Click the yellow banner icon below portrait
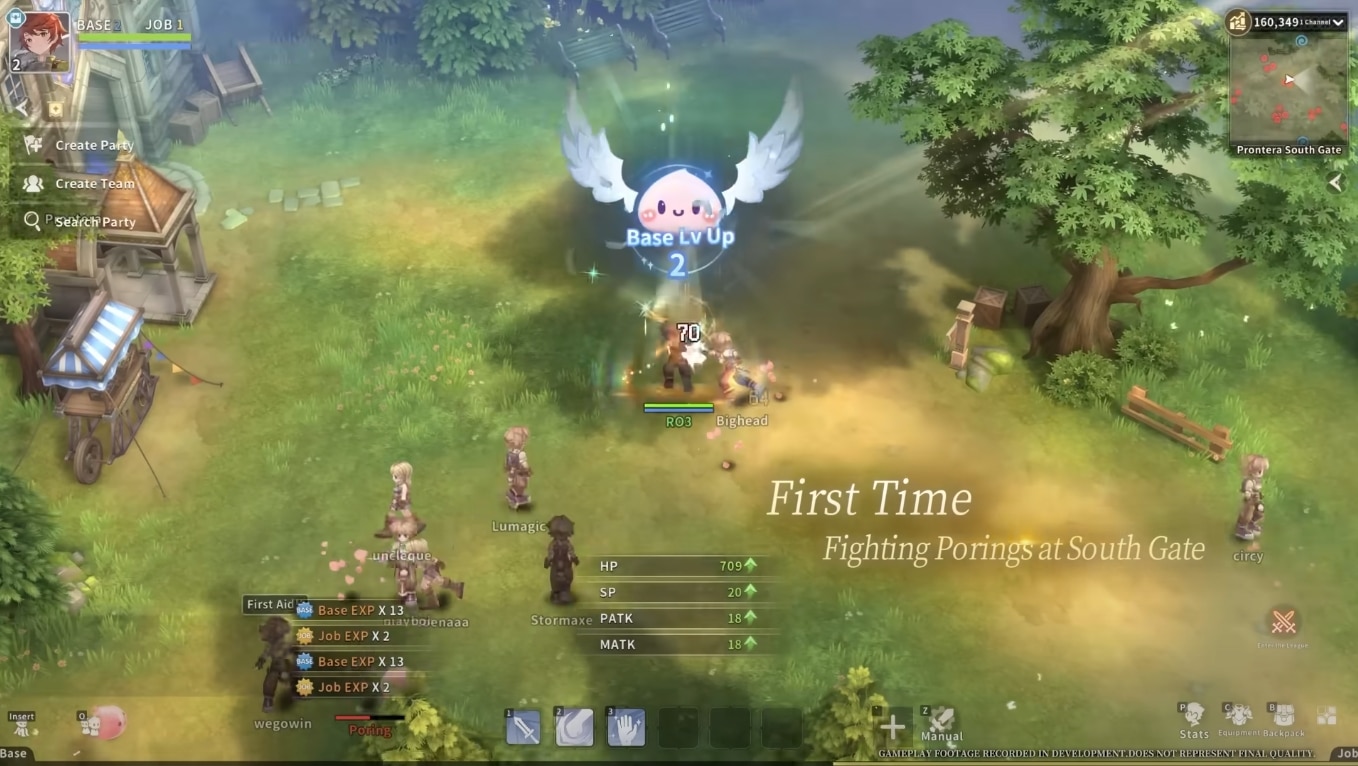The image size is (1358, 766). pyautogui.click(x=55, y=108)
